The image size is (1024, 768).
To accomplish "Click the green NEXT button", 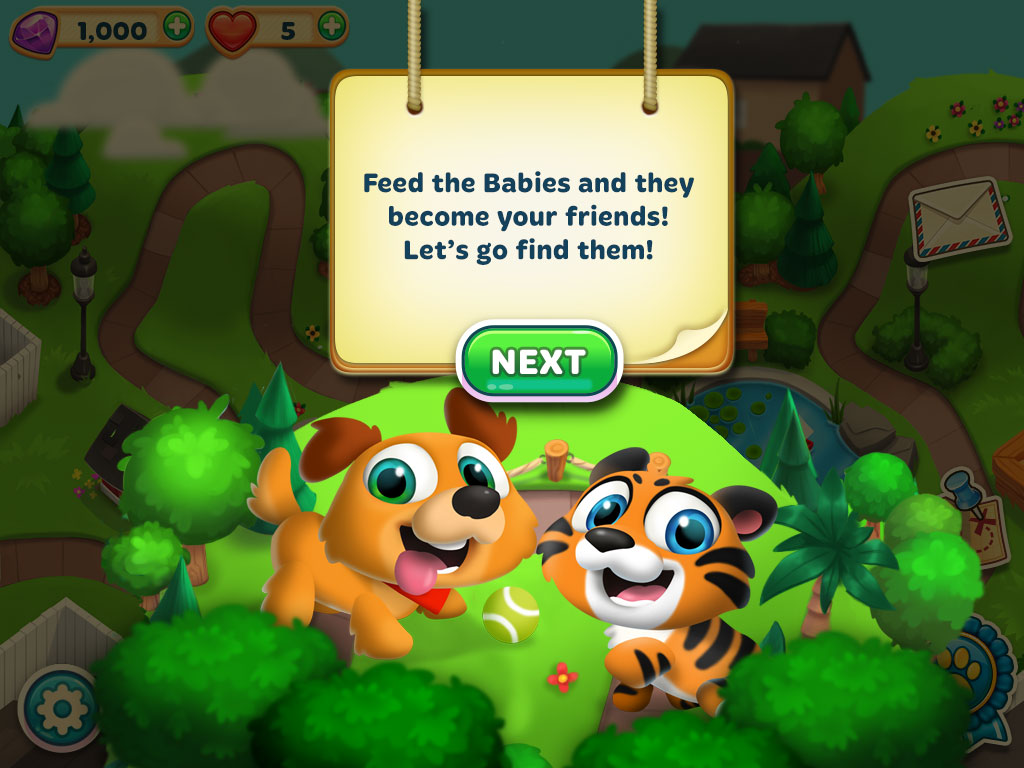I will click(x=539, y=362).
